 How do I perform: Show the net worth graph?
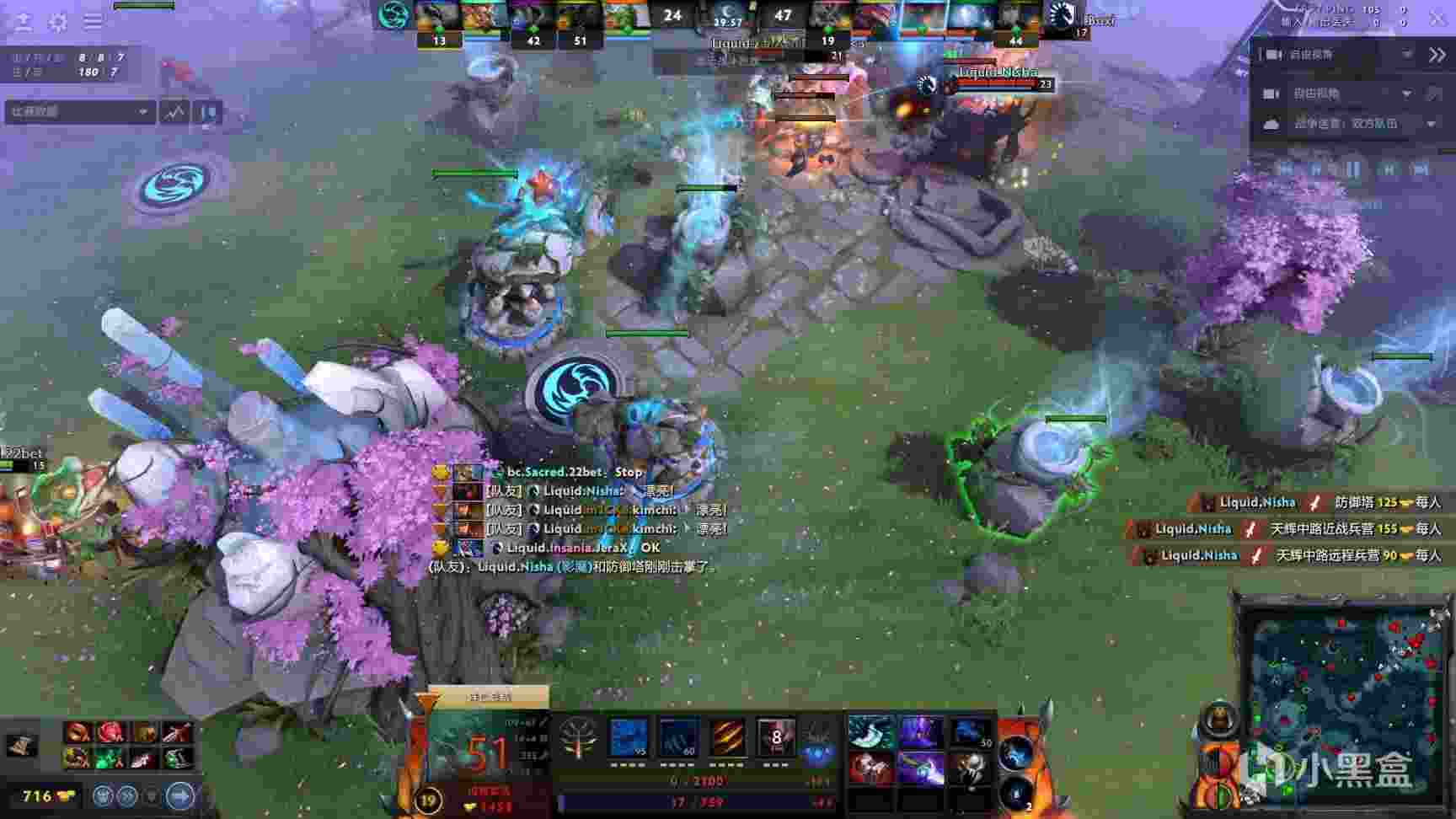175,112
